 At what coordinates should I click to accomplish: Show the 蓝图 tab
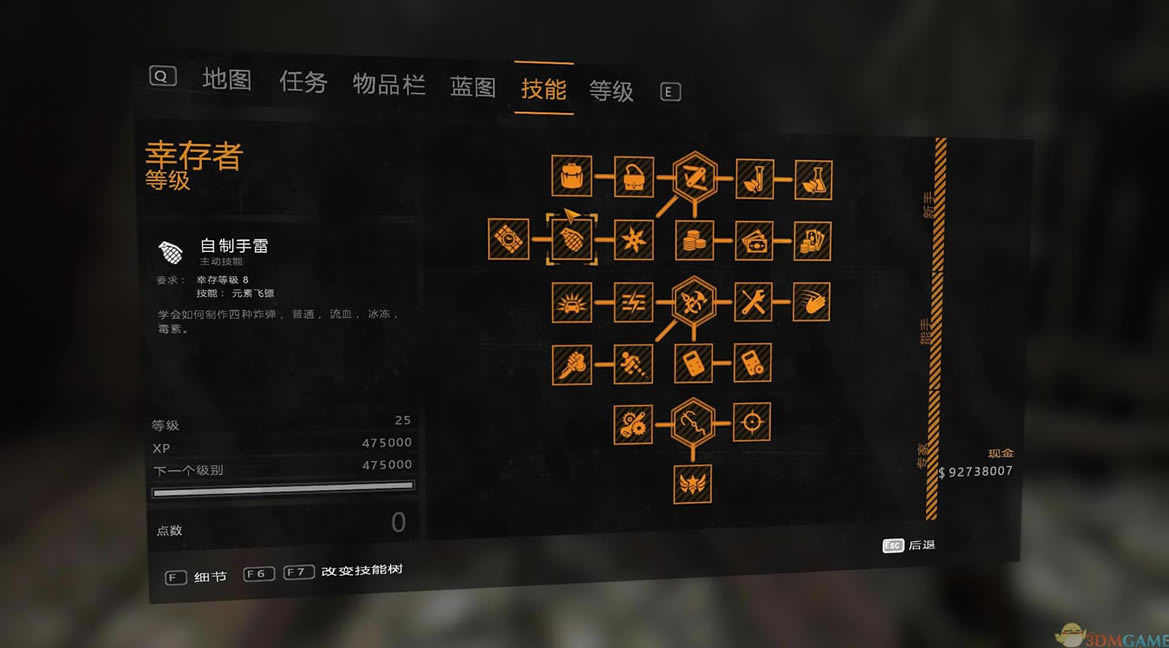(473, 87)
